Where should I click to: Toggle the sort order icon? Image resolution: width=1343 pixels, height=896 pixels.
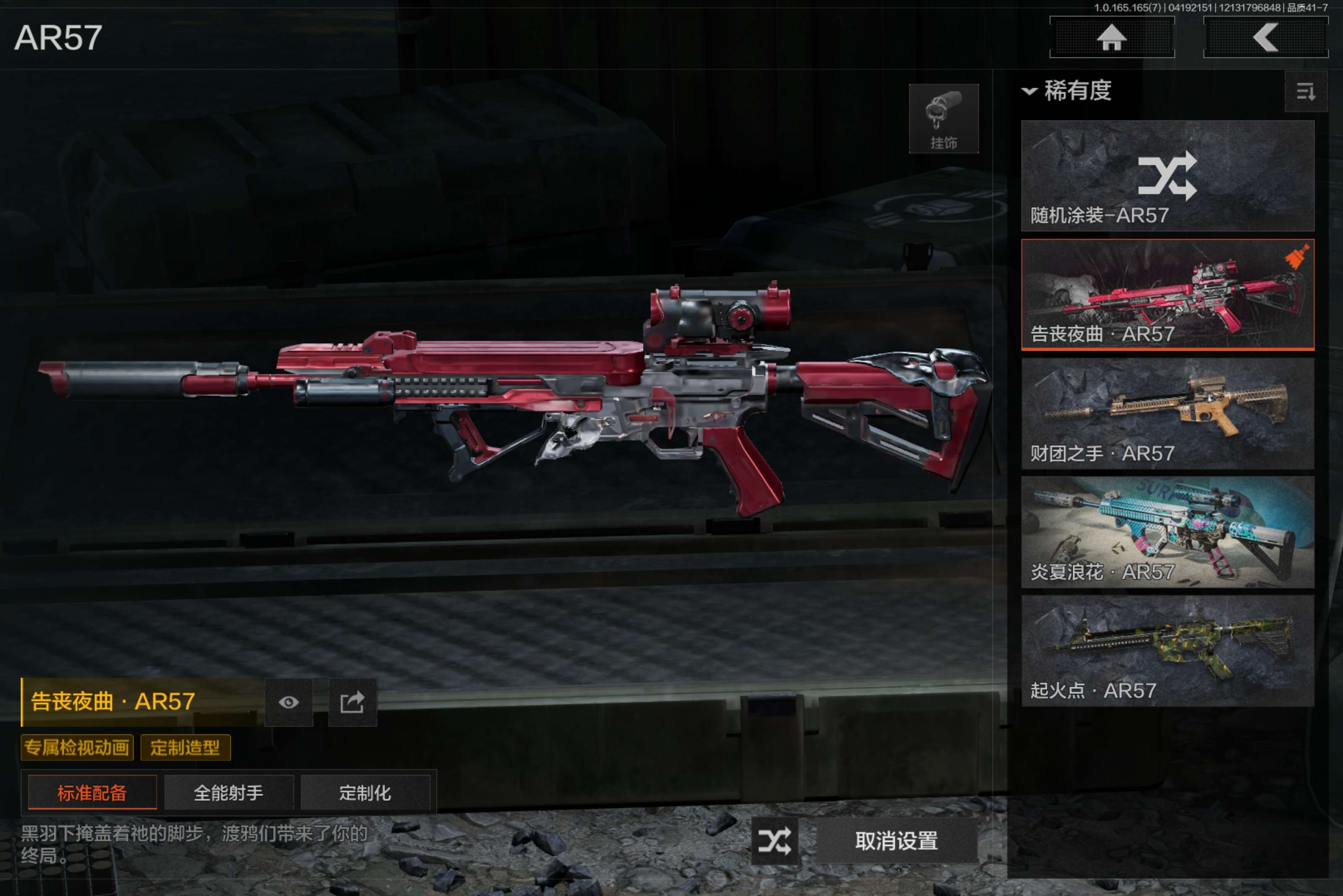[1305, 91]
